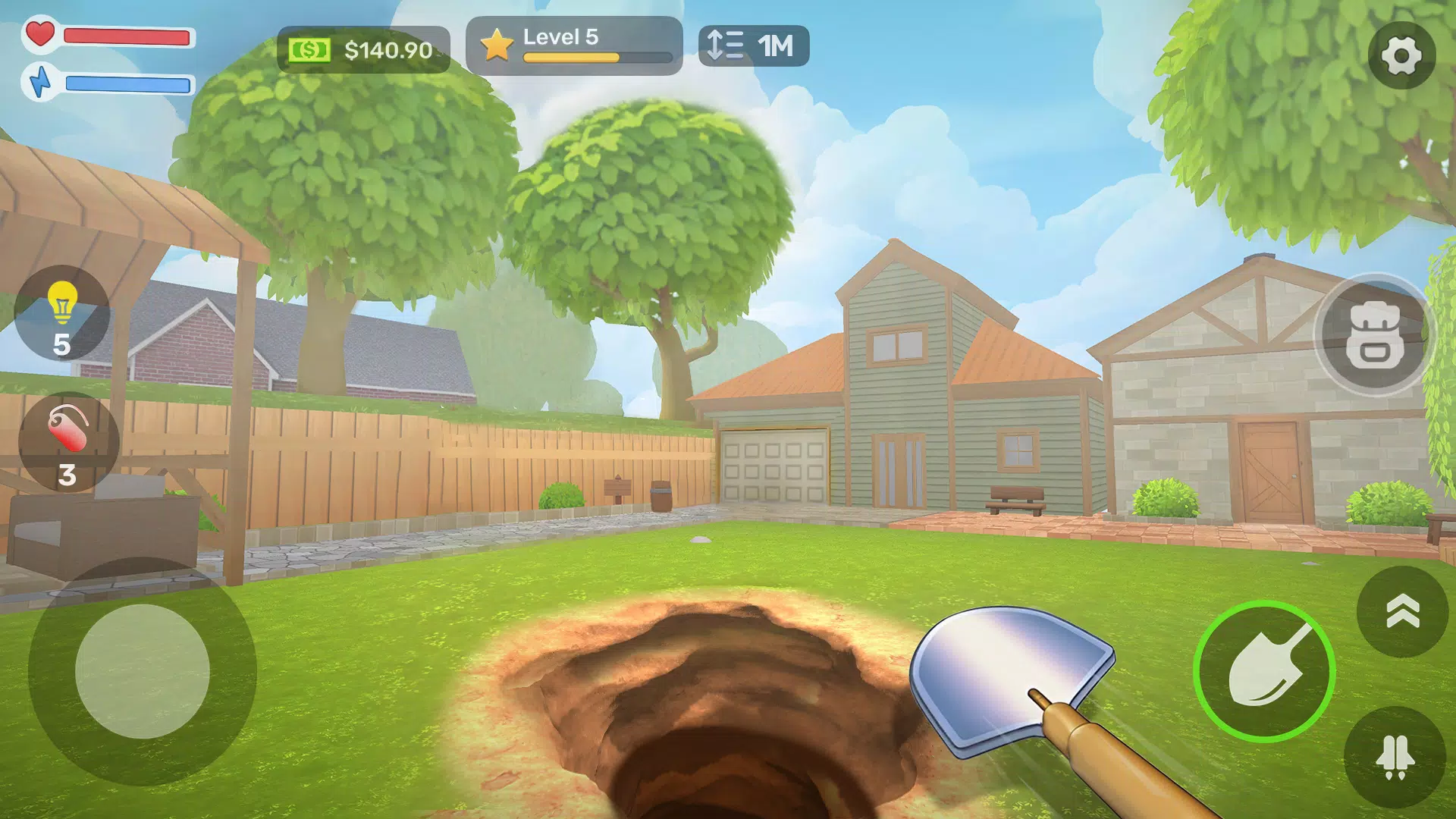Open the backpack inventory

1374,335
